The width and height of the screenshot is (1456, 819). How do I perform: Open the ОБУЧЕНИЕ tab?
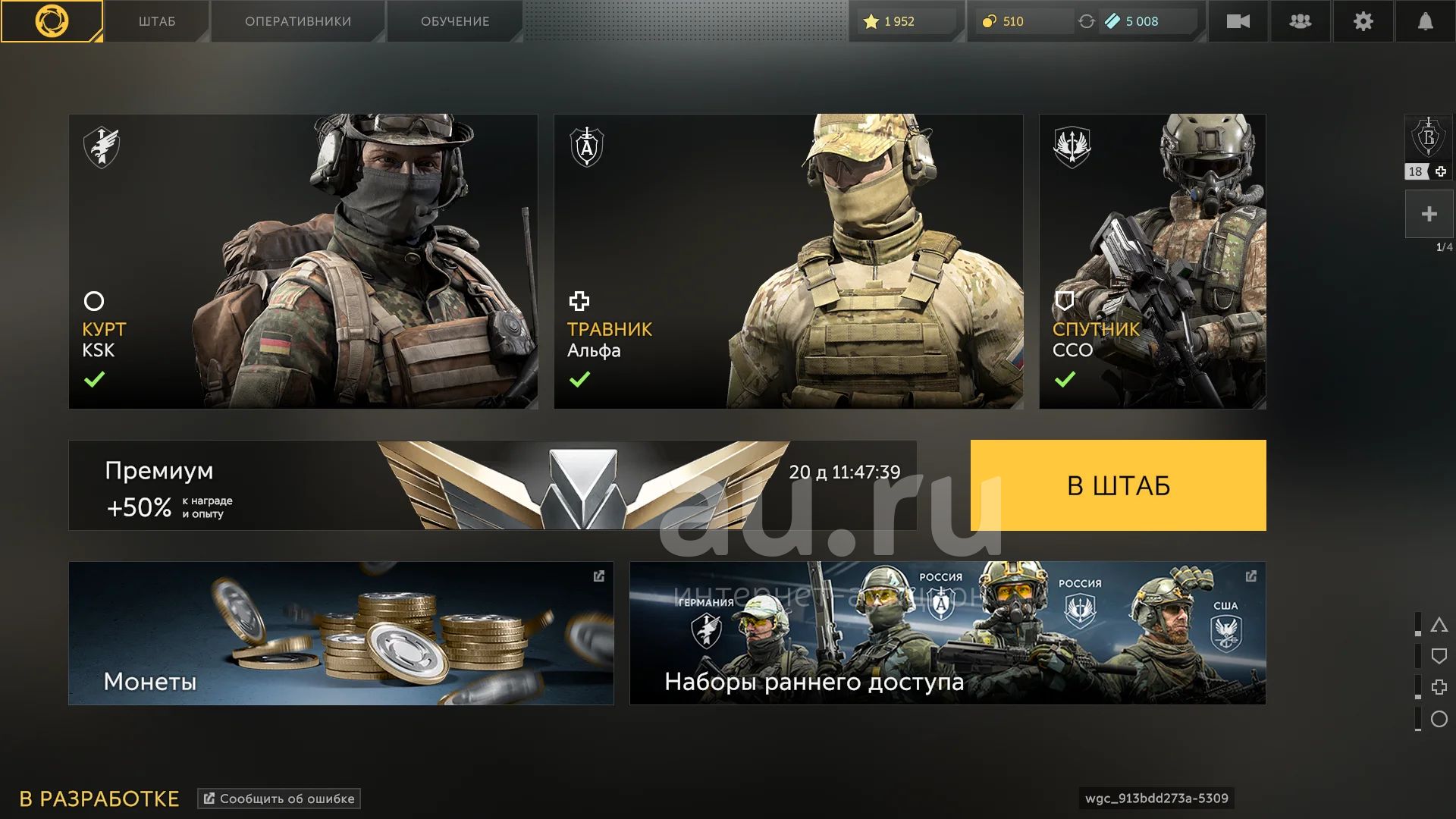point(455,21)
